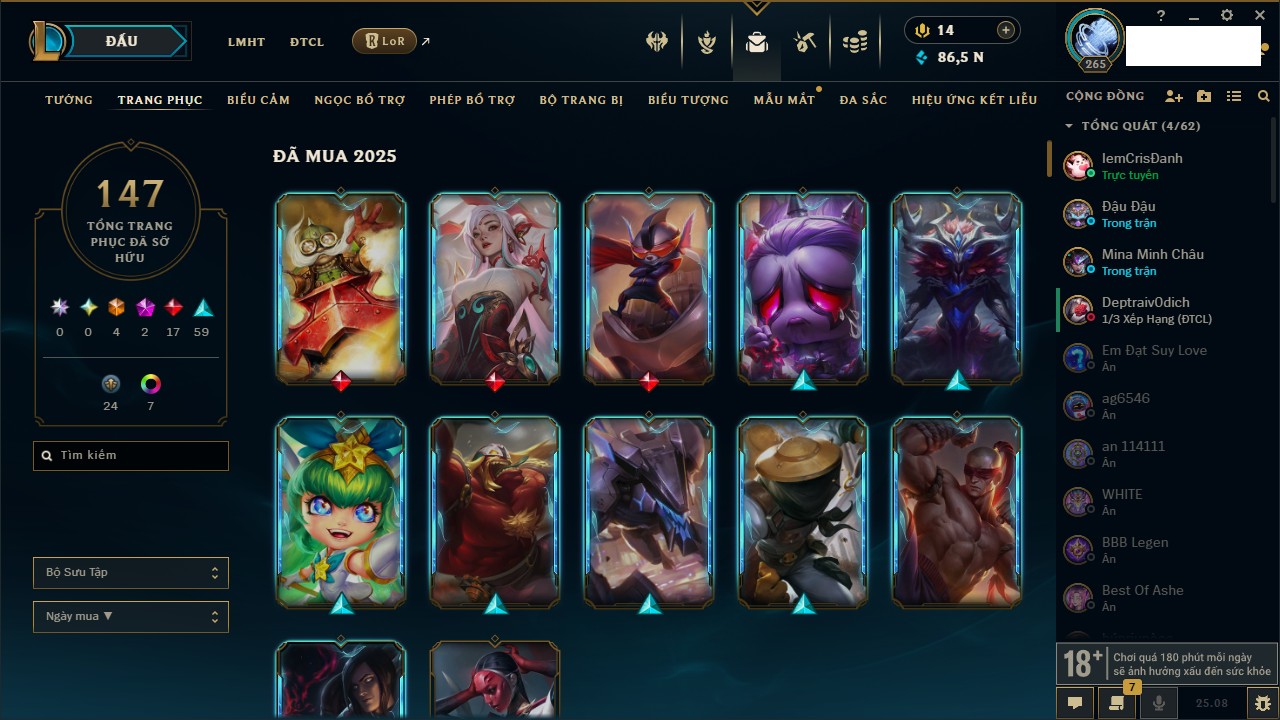Screen dimensions: 1280x720
Task: Open the ĐA SẮC chromas tab
Action: [x=863, y=100]
